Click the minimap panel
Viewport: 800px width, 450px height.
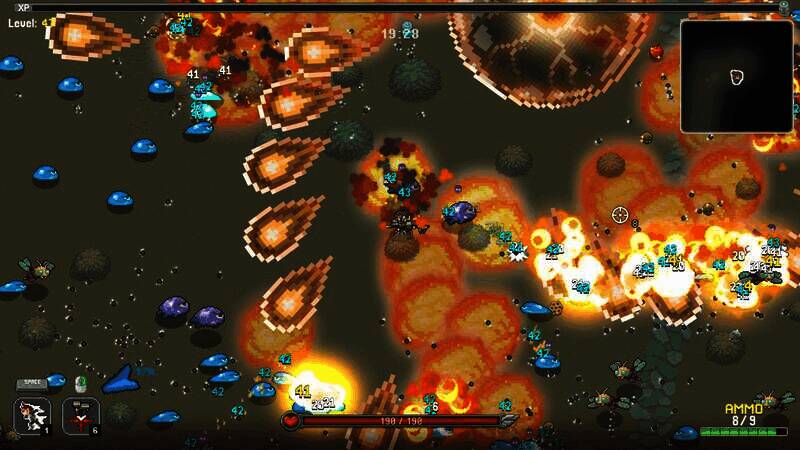click(x=736, y=76)
